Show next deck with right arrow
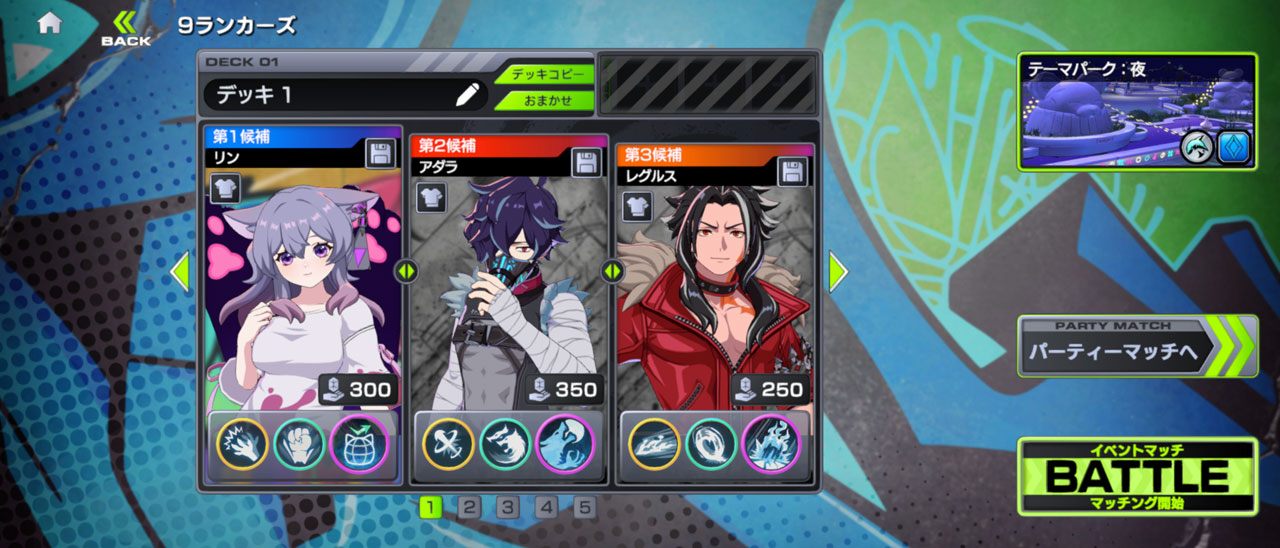 point(838,271)
